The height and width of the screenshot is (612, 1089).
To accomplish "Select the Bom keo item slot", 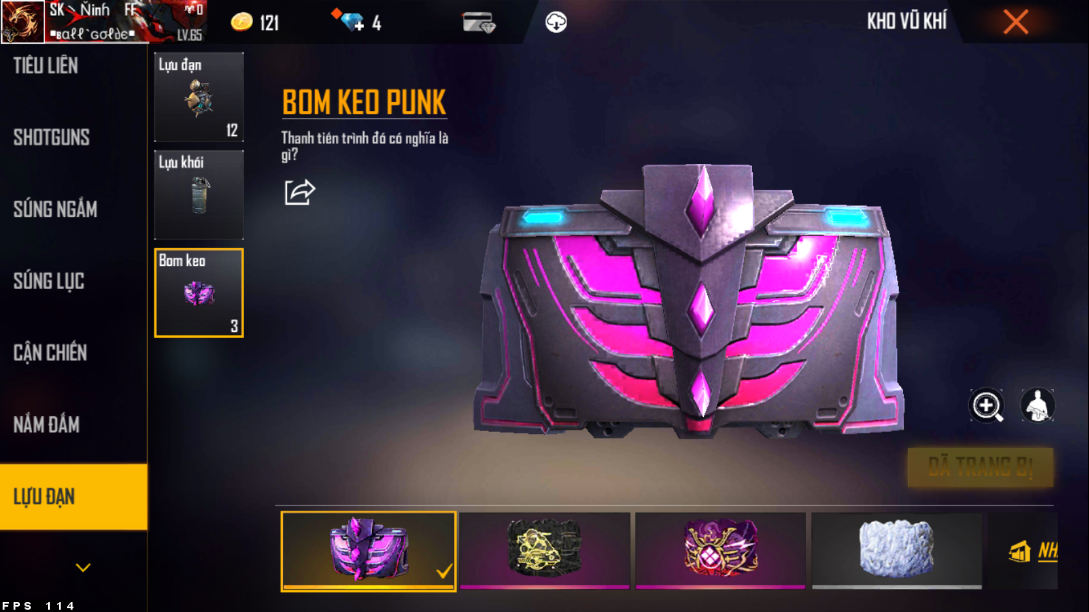I will (198, 292).
